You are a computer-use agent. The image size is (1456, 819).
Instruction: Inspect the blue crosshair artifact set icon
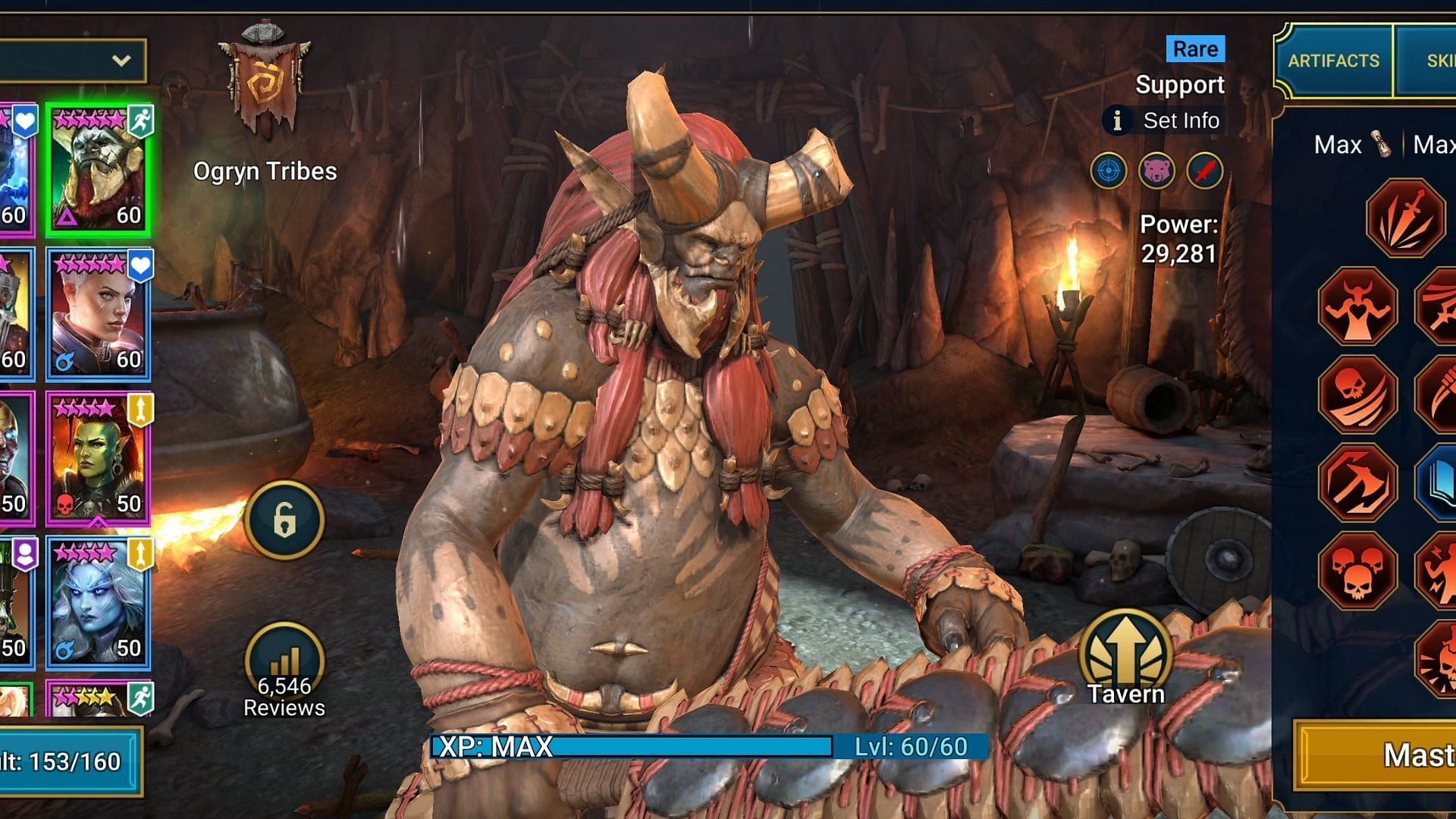tap(1109, 171)
